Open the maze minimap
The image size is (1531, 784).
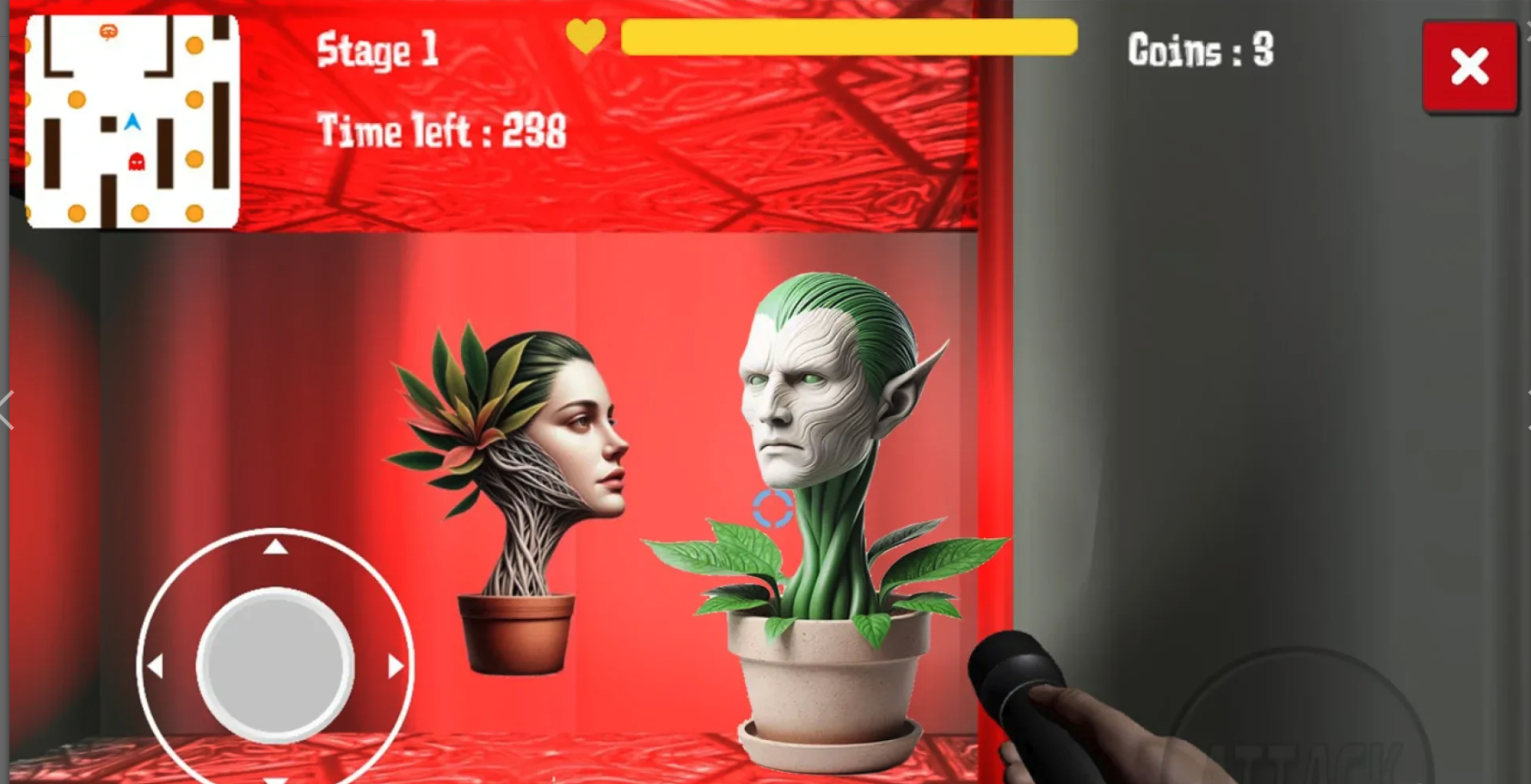click(x=132, y=121)
